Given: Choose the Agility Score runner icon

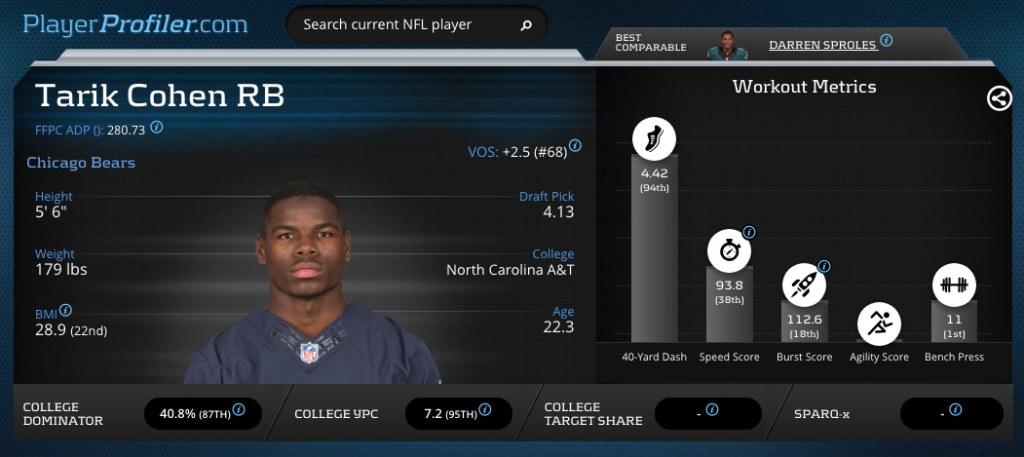Looking at the screenshot, I should [879, 323].
